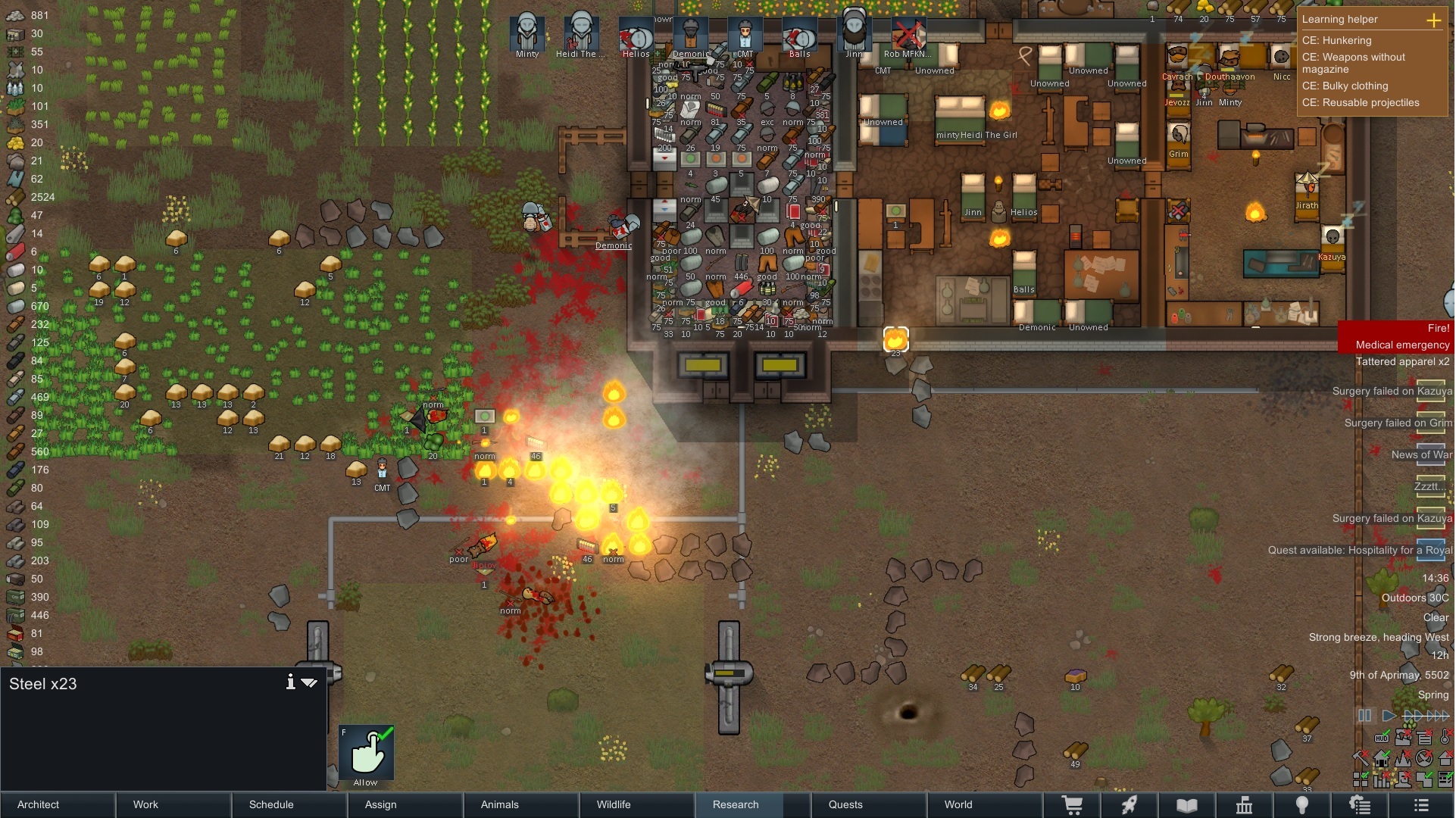Expand the Learning helper with the plus button
Screen dimensions: 1456x818
click(1433, 20)
